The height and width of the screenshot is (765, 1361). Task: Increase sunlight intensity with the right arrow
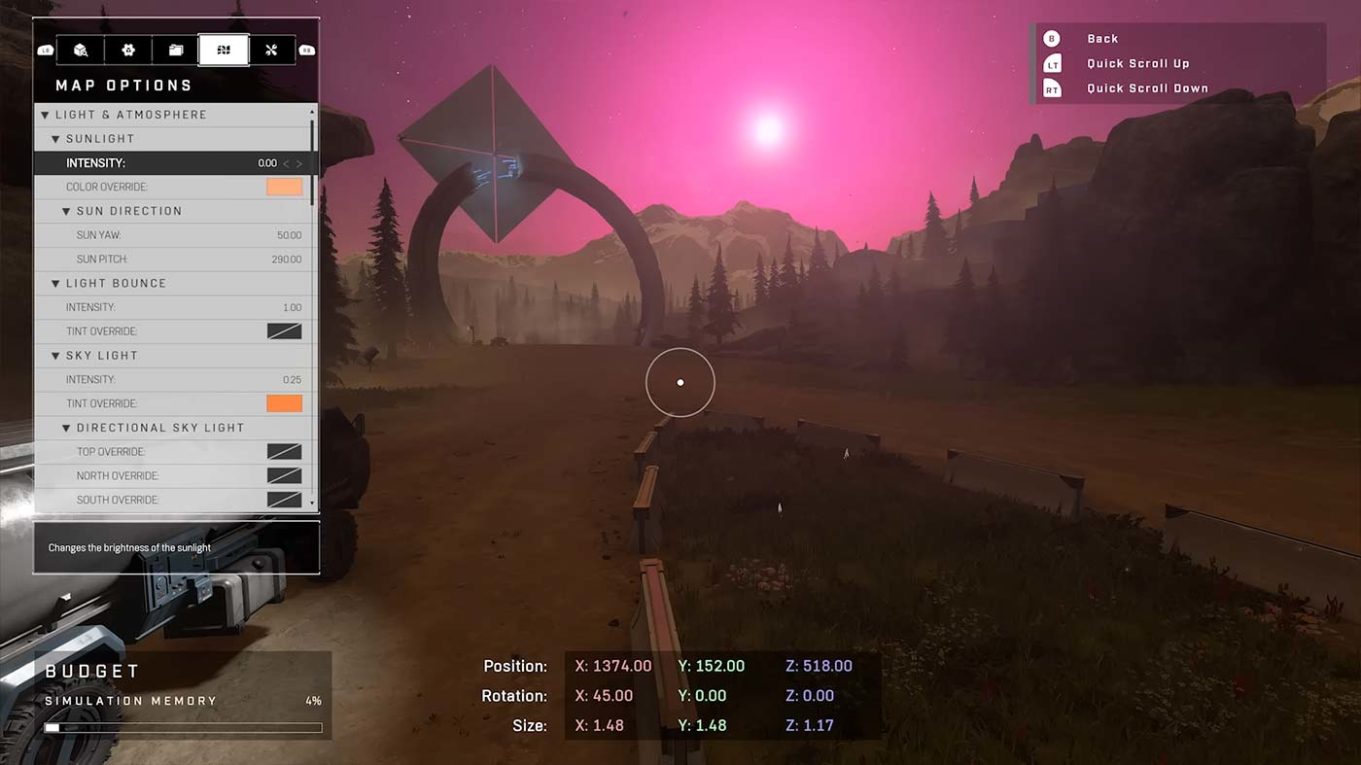299,163
